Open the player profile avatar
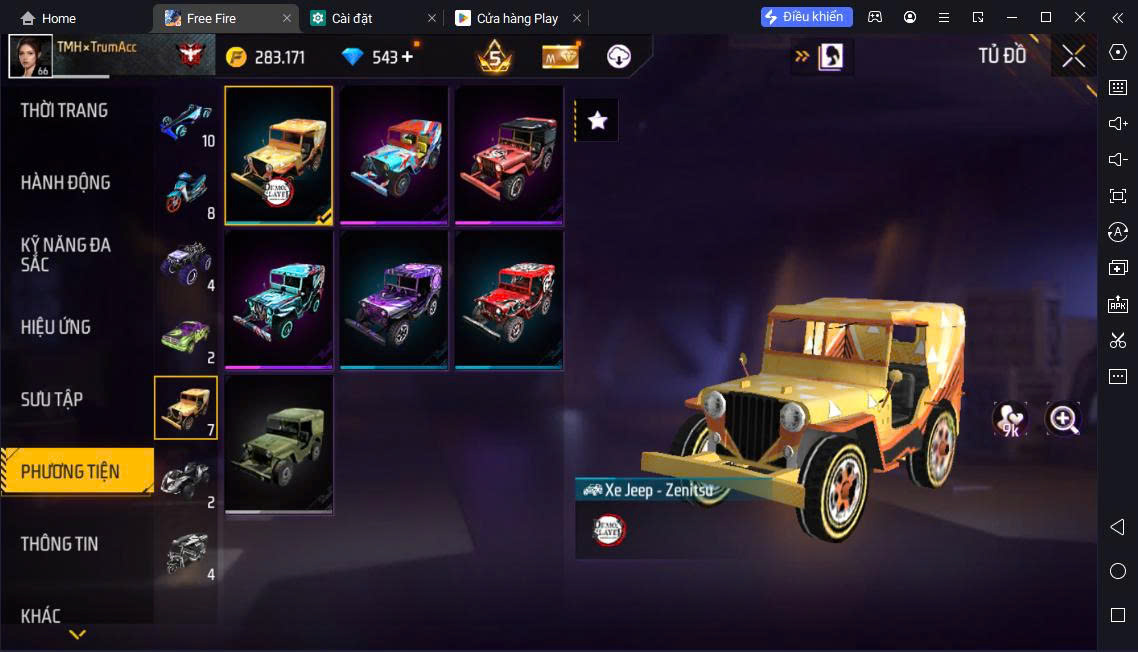The image size is (1138, 652). coord(30,56)
